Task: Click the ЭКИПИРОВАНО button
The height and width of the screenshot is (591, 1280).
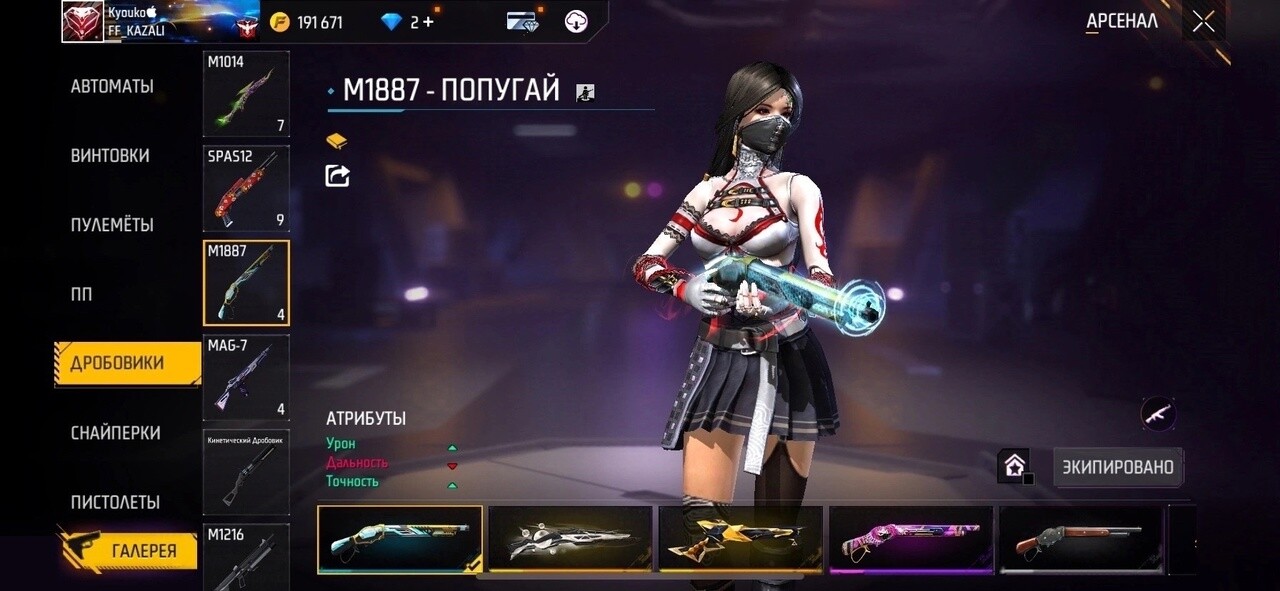Action: pyautogui.click(x=1118, y=467)
